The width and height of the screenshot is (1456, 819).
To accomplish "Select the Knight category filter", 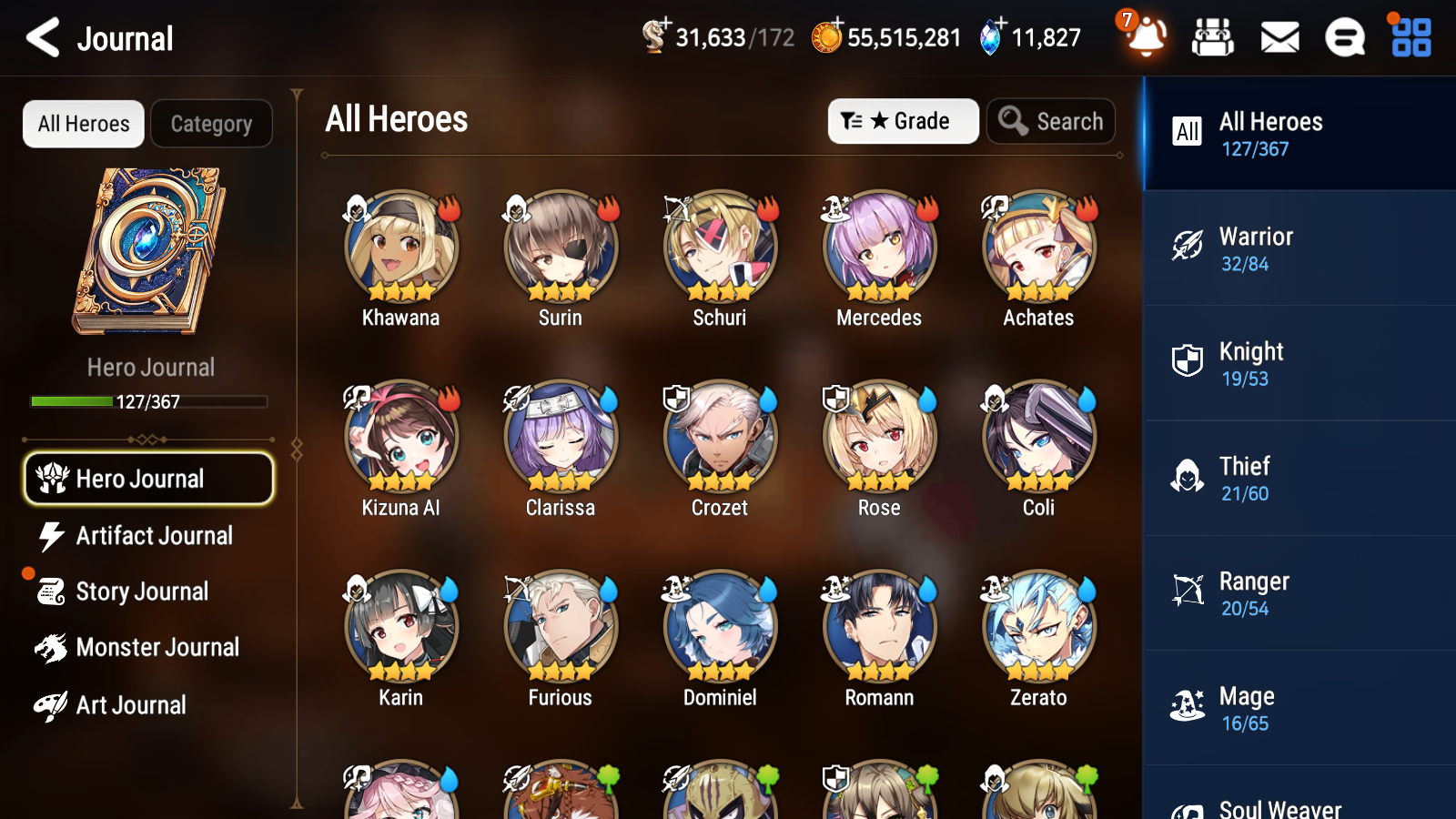I will point(1299,364).
